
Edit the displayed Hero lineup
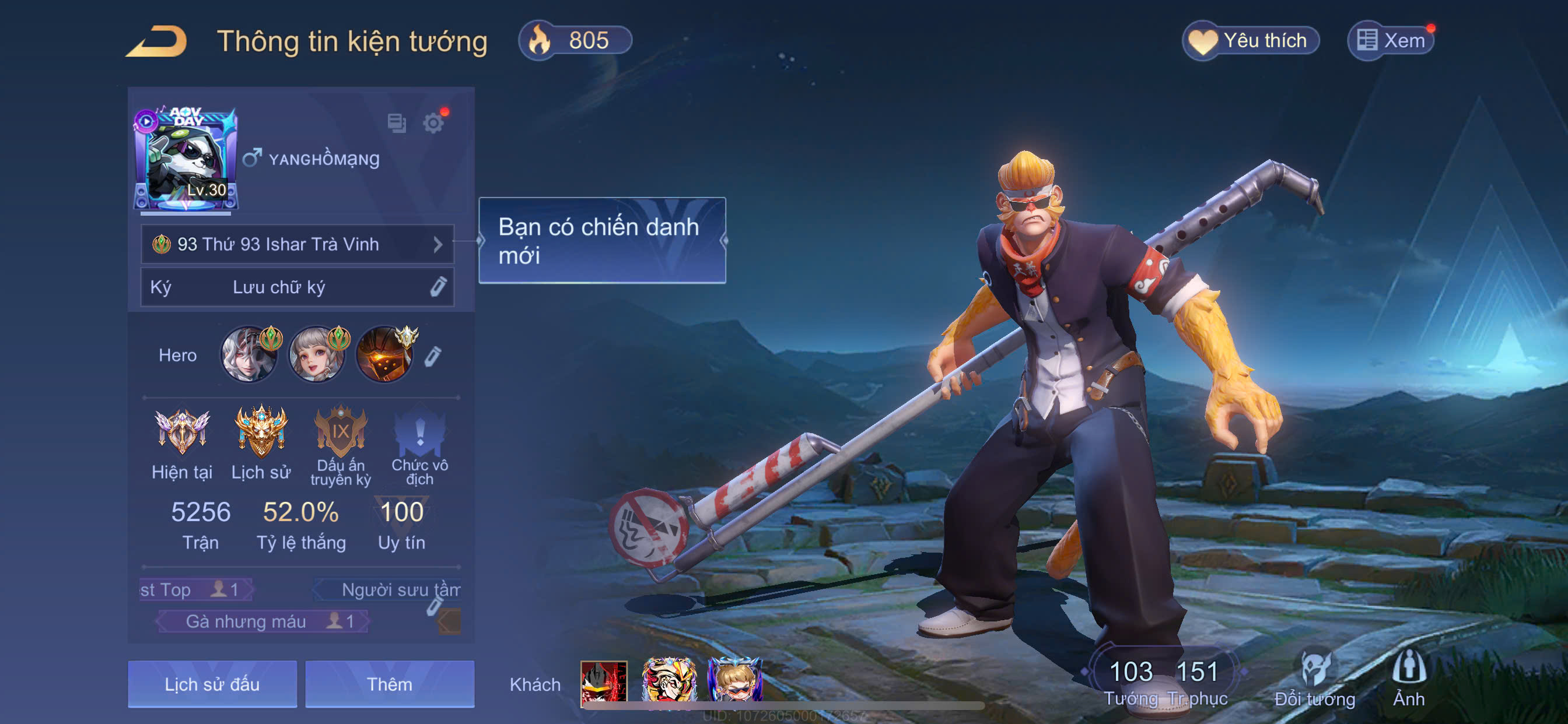pos(432,356)
